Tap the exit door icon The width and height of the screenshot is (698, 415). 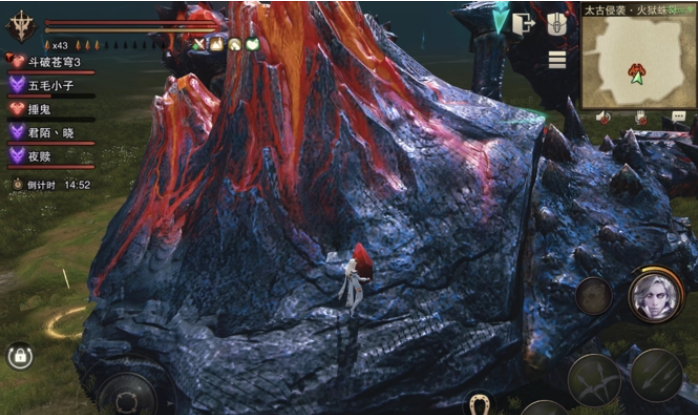524,25
